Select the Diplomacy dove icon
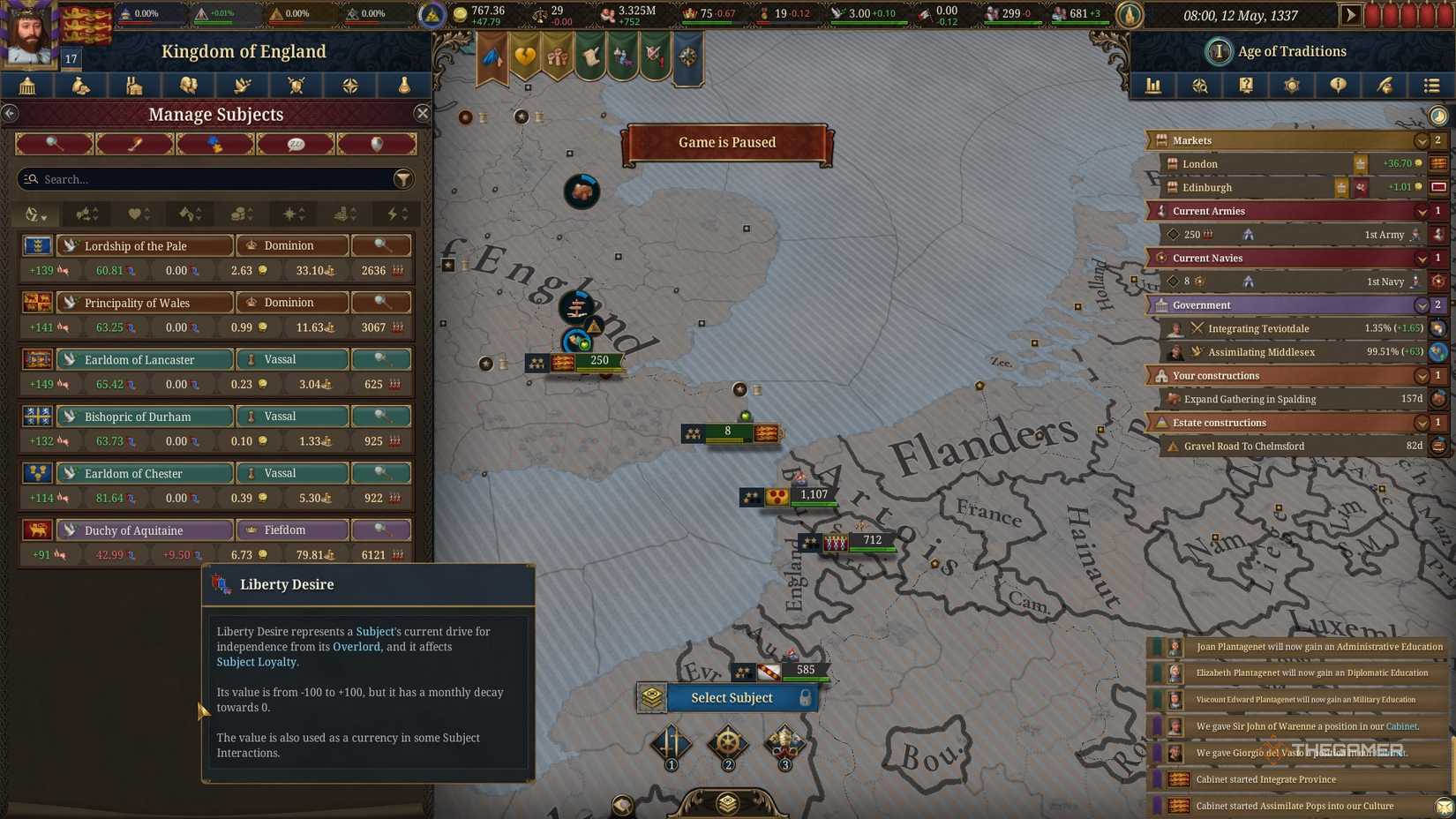 pos(243,86)
